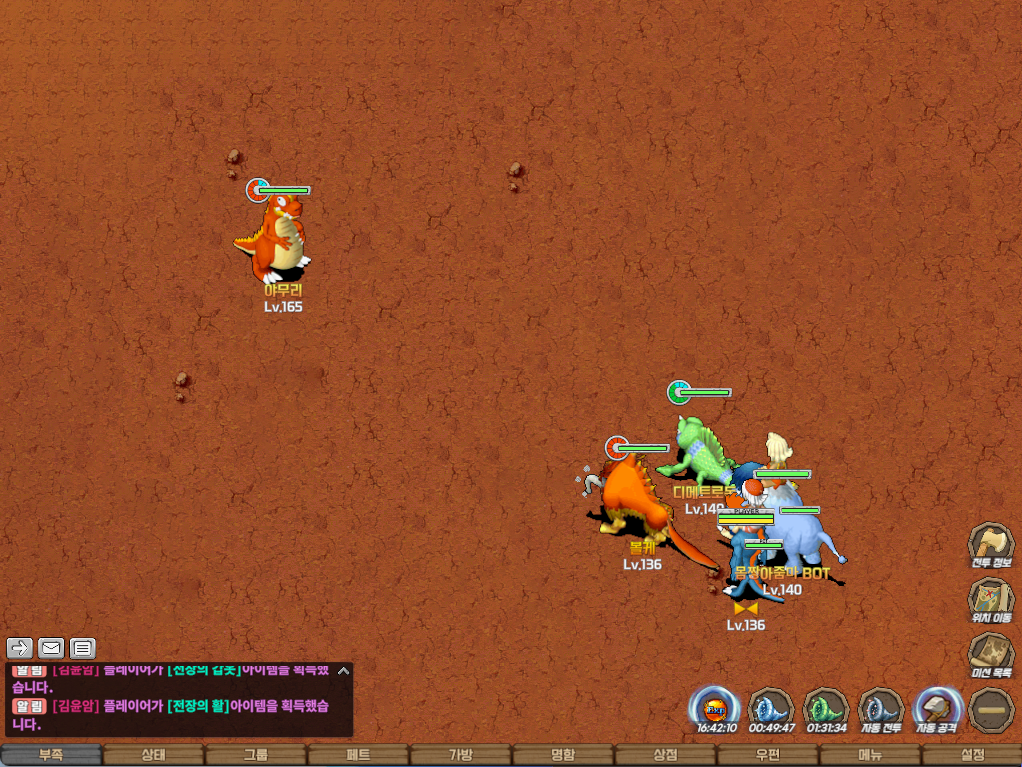The width and height of the screenshot is (1022, 767).
Task: Open the 전투 정보 battle info axe icon
Action: (990, 545)
